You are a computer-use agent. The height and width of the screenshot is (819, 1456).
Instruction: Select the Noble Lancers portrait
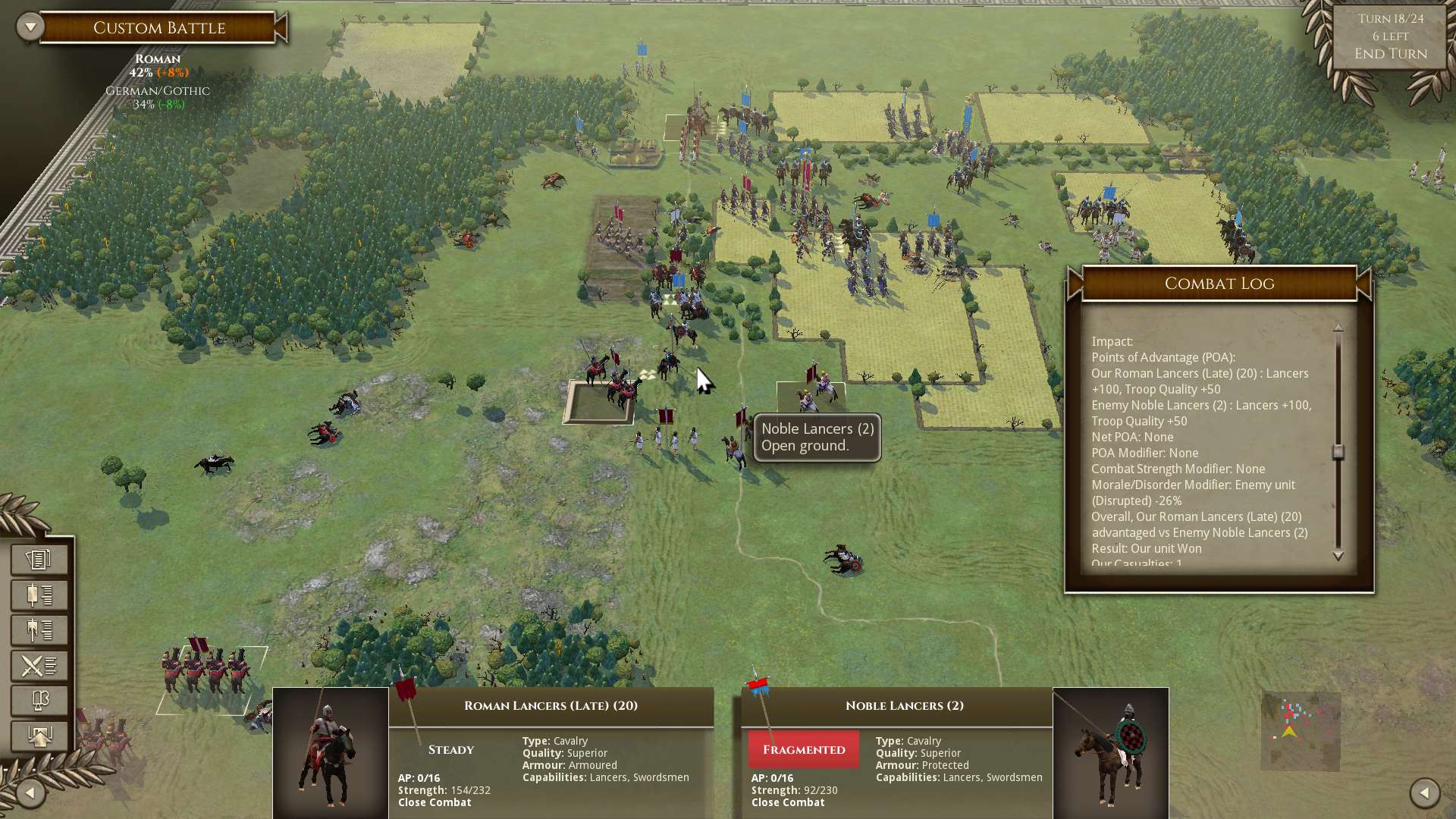[1110, 752]
